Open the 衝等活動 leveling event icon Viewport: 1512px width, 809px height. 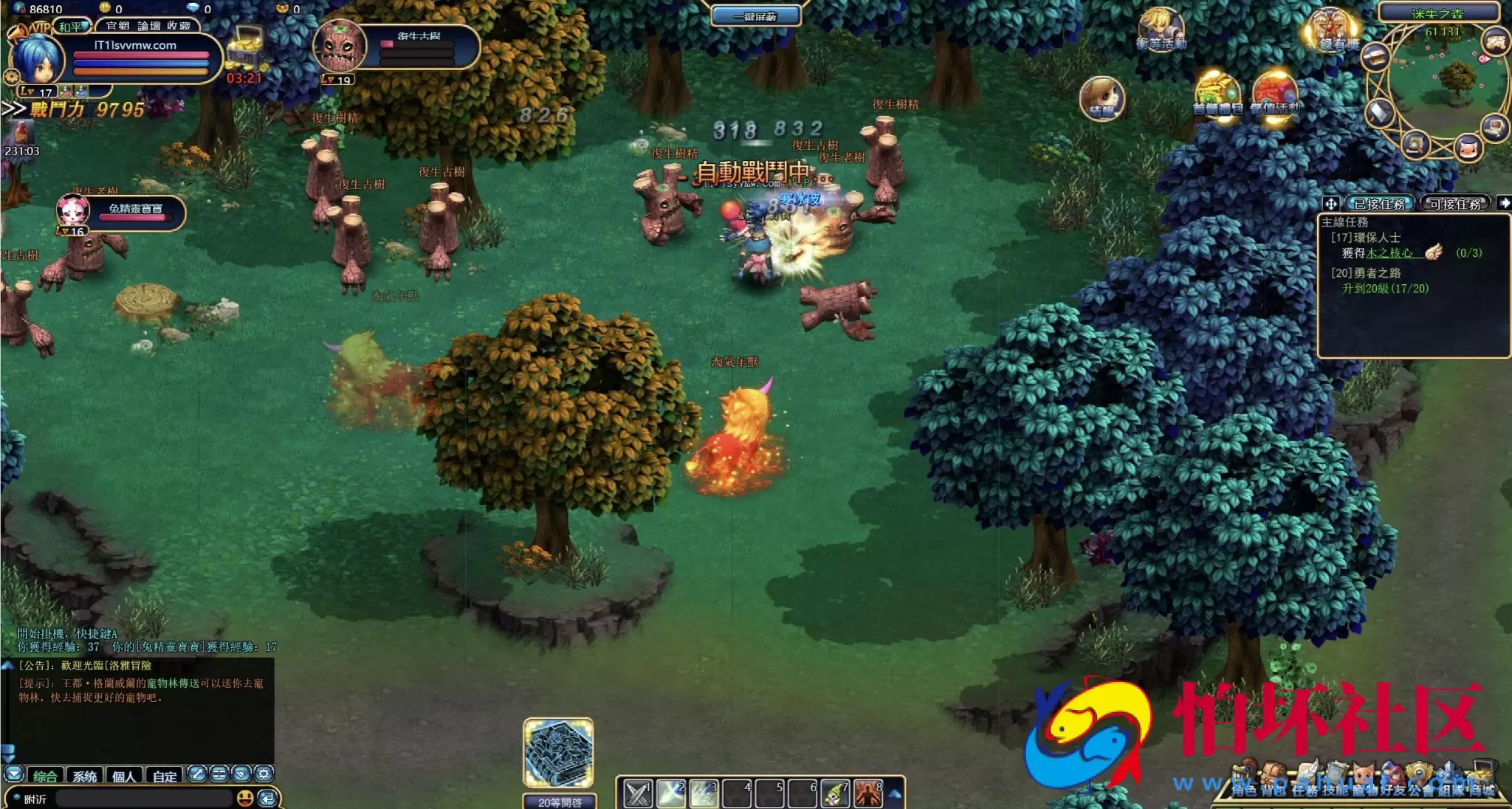[x=1161, y=30]
